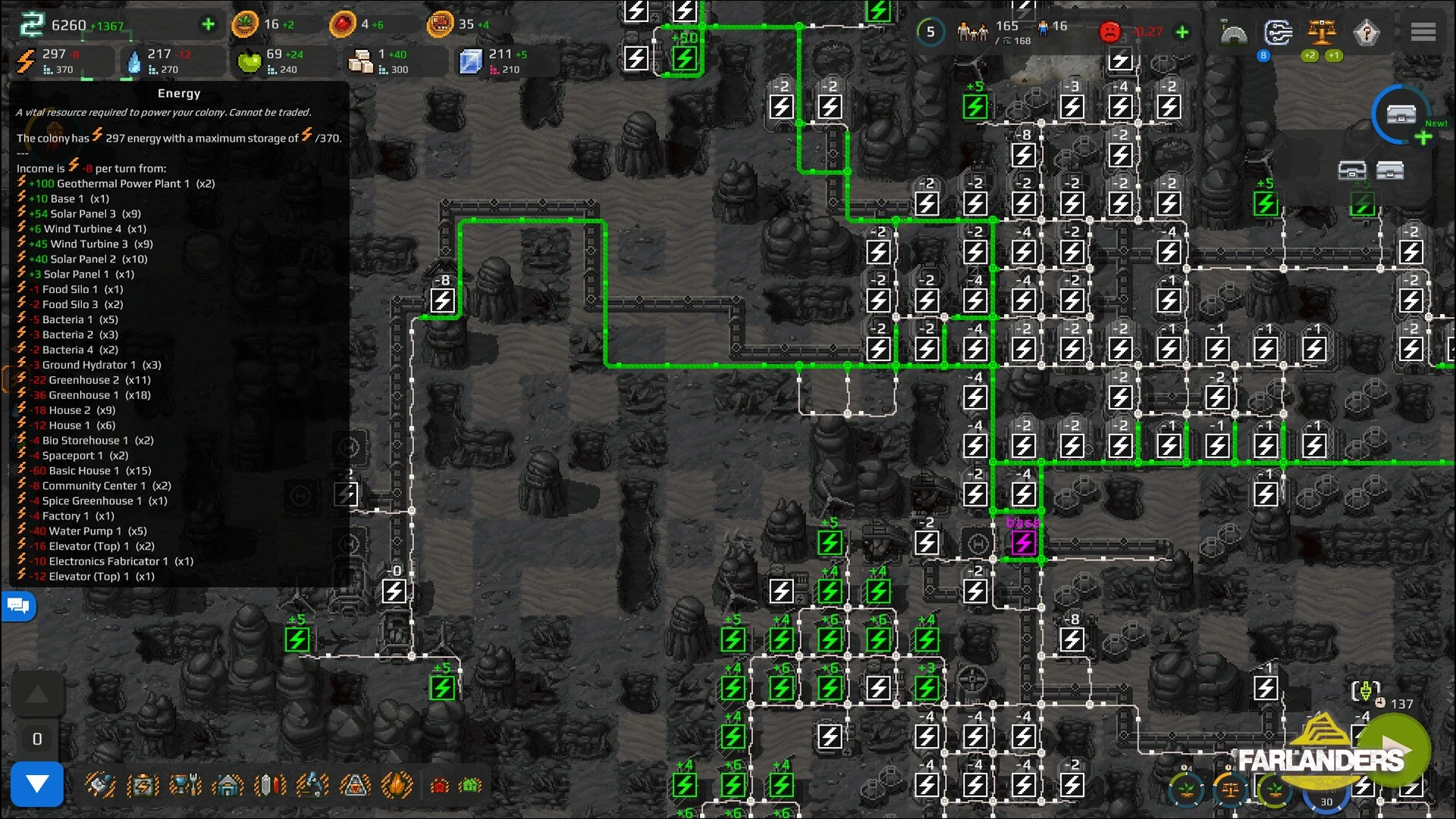Image resolution: width=1456 pixels, height=819 pixels.
Task: Open the hamburger main menu
Action: pyautogui.click(x=1423, y=32)
